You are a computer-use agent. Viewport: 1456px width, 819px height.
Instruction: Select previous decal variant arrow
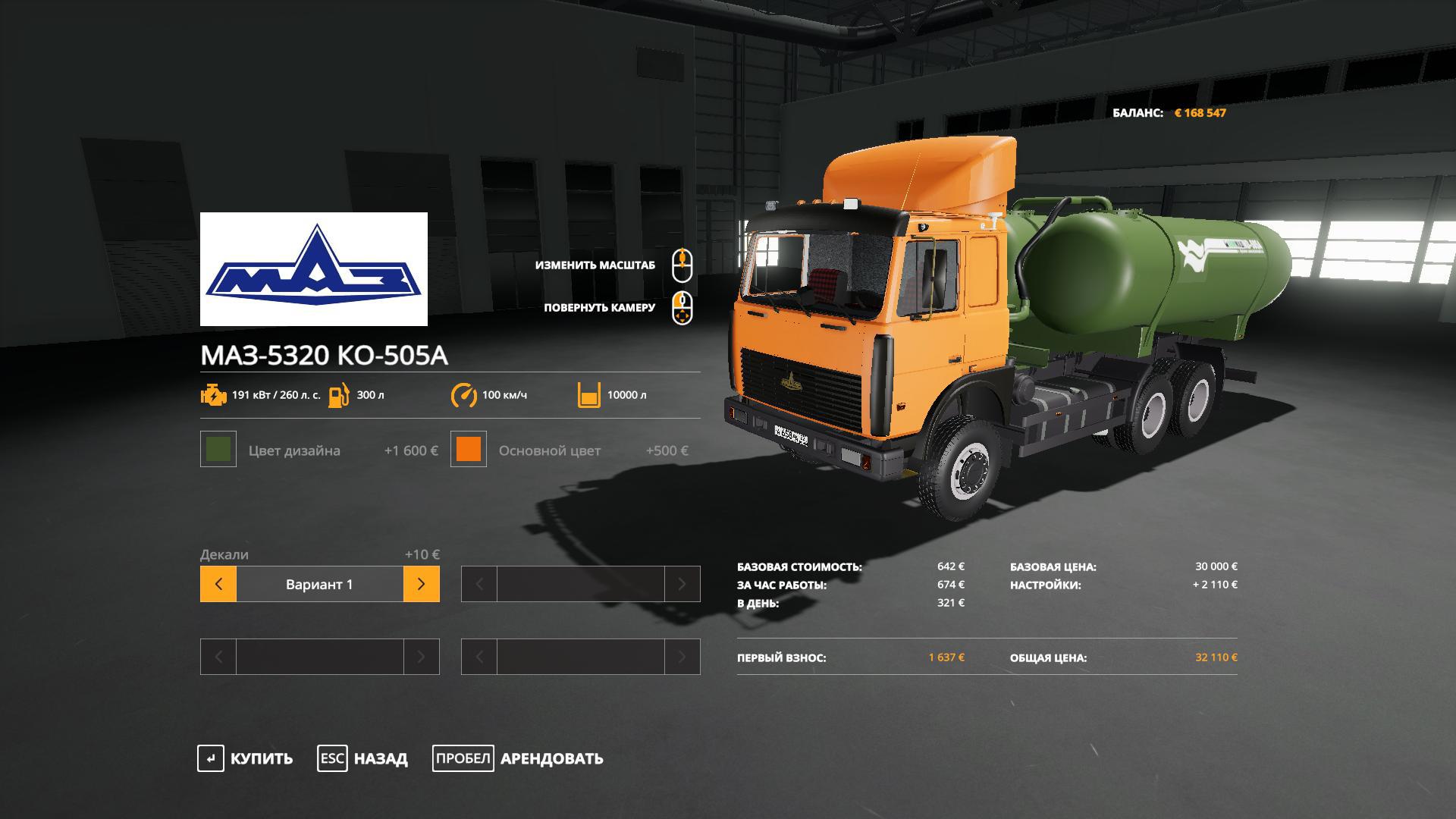tap(218, 584)
